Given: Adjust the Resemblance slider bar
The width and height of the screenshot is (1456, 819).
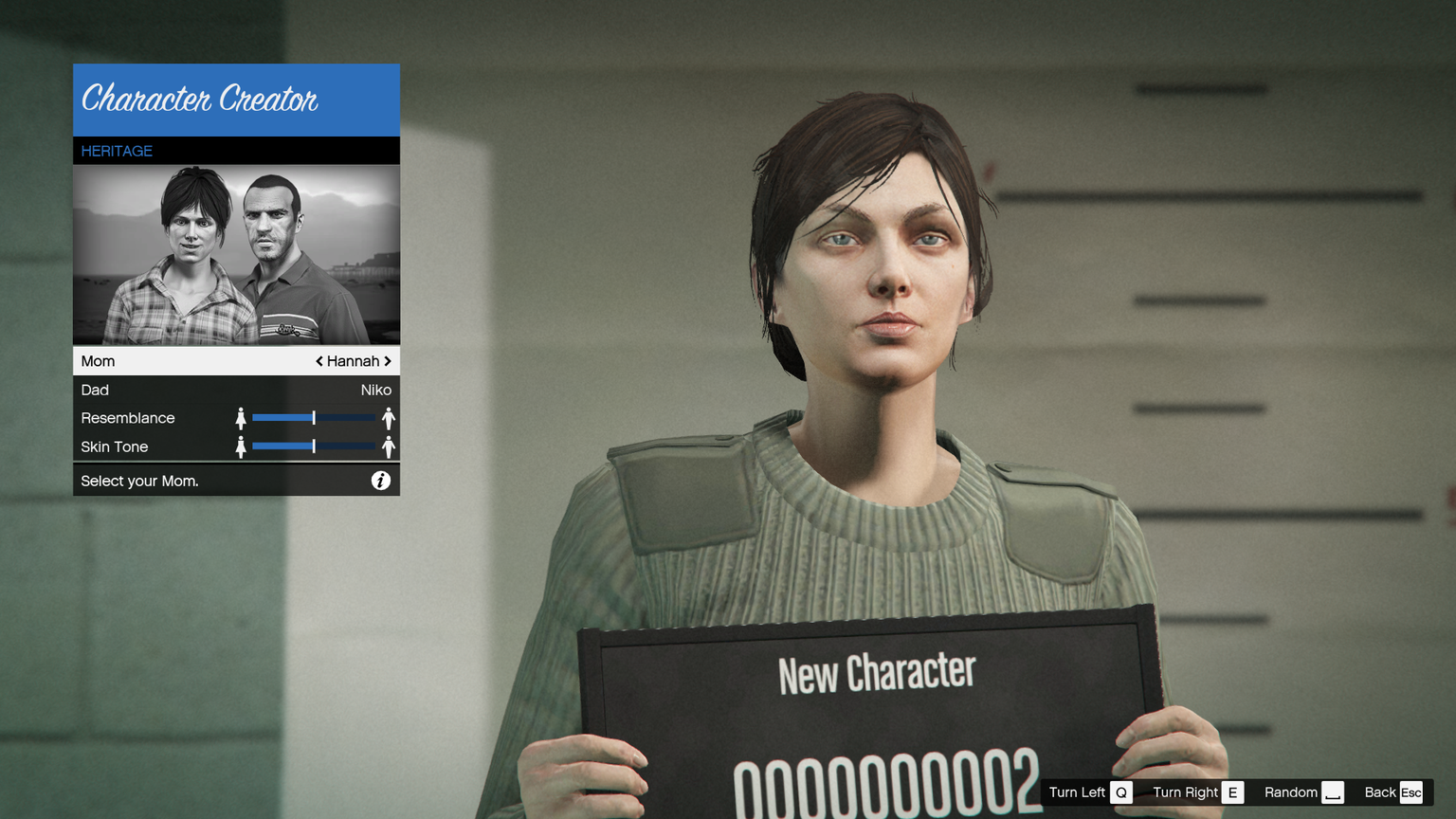Looking at the screenshot, I should [x=314, y=418].
